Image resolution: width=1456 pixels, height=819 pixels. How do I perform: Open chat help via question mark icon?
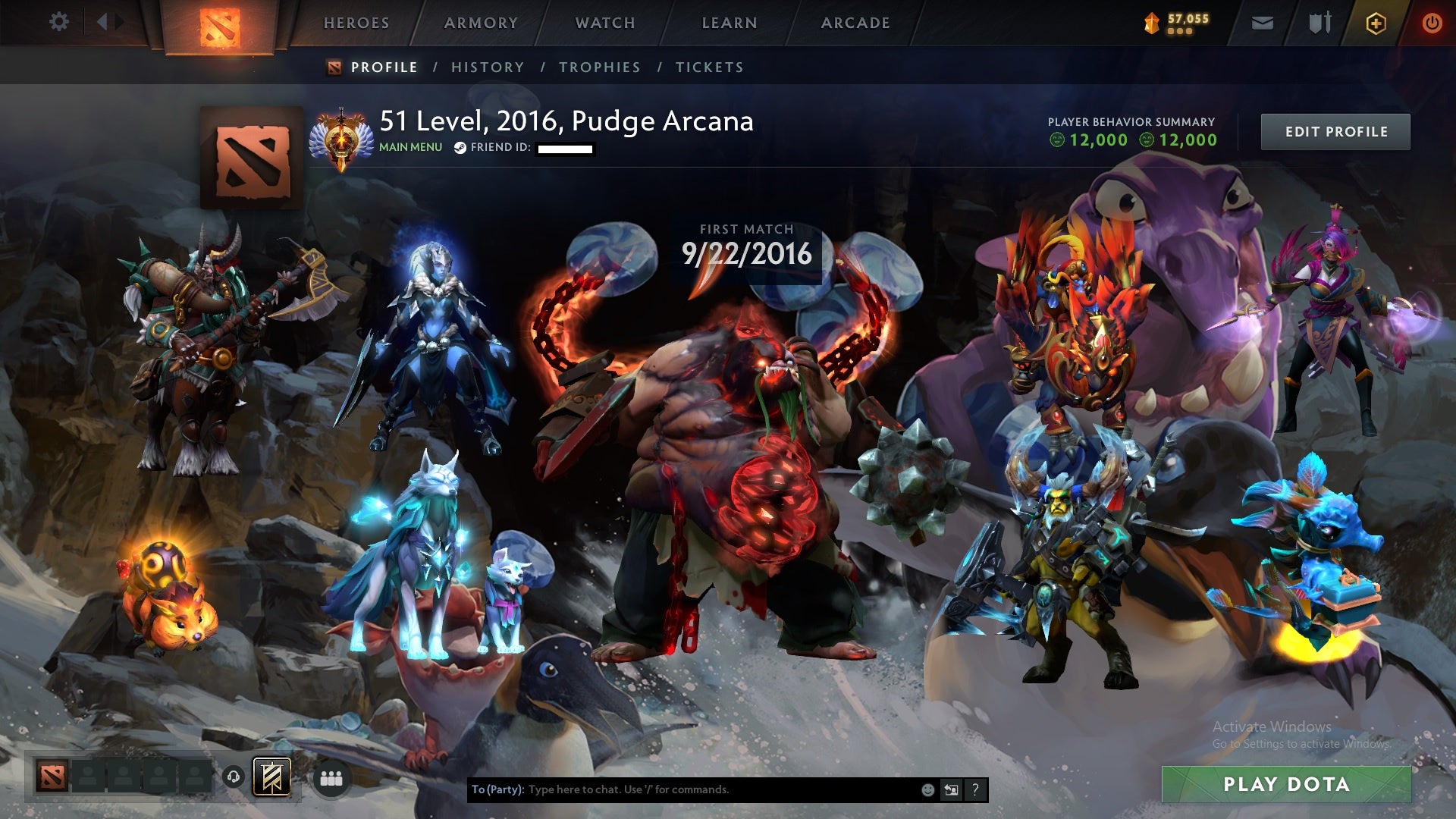(975, 789)
